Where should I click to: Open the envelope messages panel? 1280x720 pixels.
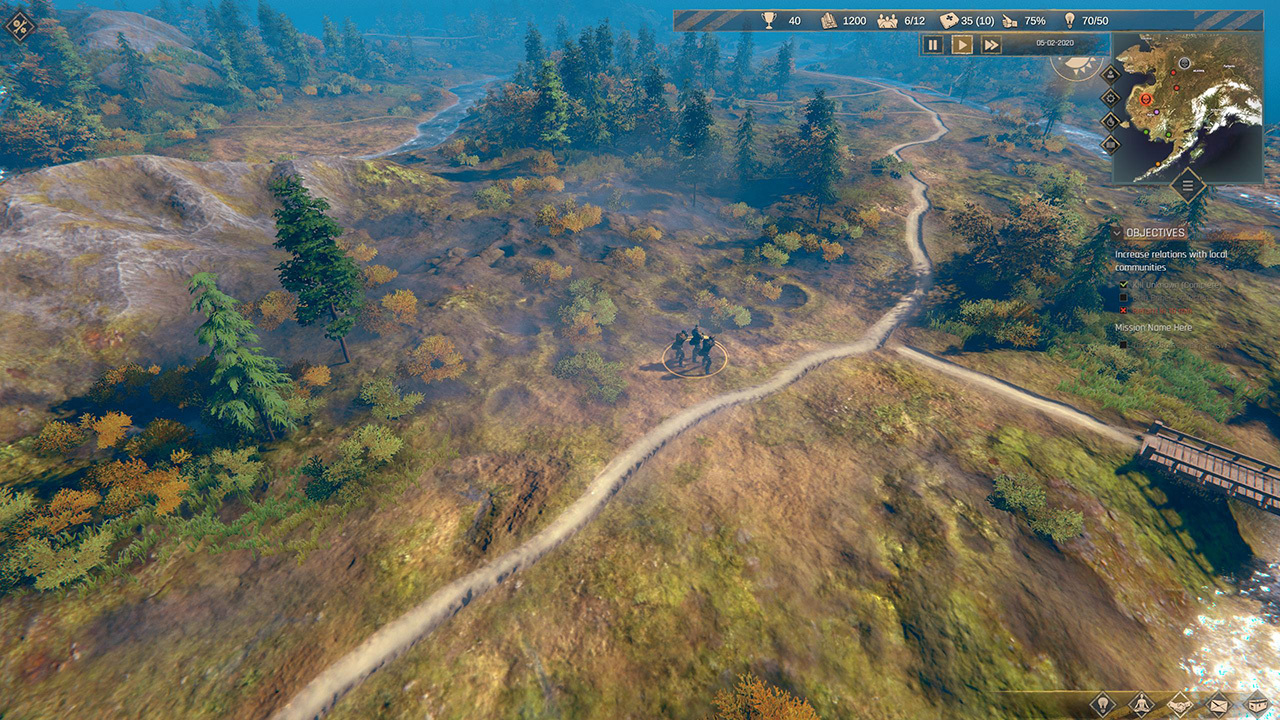coord(1219,704)
